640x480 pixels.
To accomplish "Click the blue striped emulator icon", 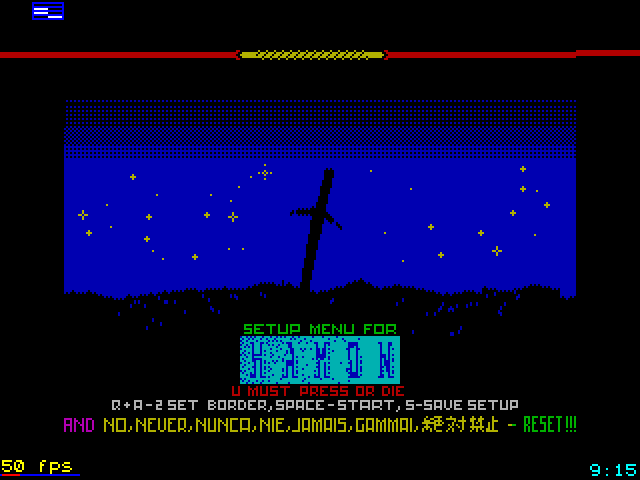I will pos(47,11).
